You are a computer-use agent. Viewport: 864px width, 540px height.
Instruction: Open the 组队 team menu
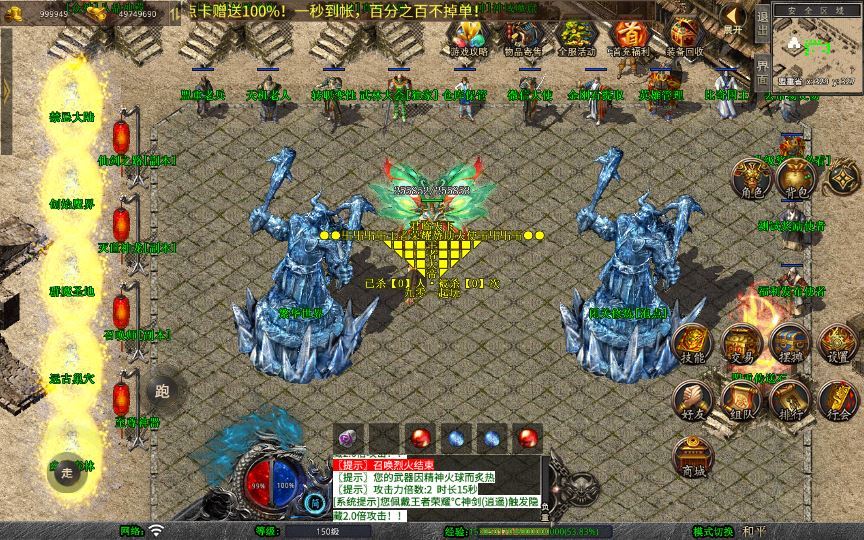coord(741,401)
